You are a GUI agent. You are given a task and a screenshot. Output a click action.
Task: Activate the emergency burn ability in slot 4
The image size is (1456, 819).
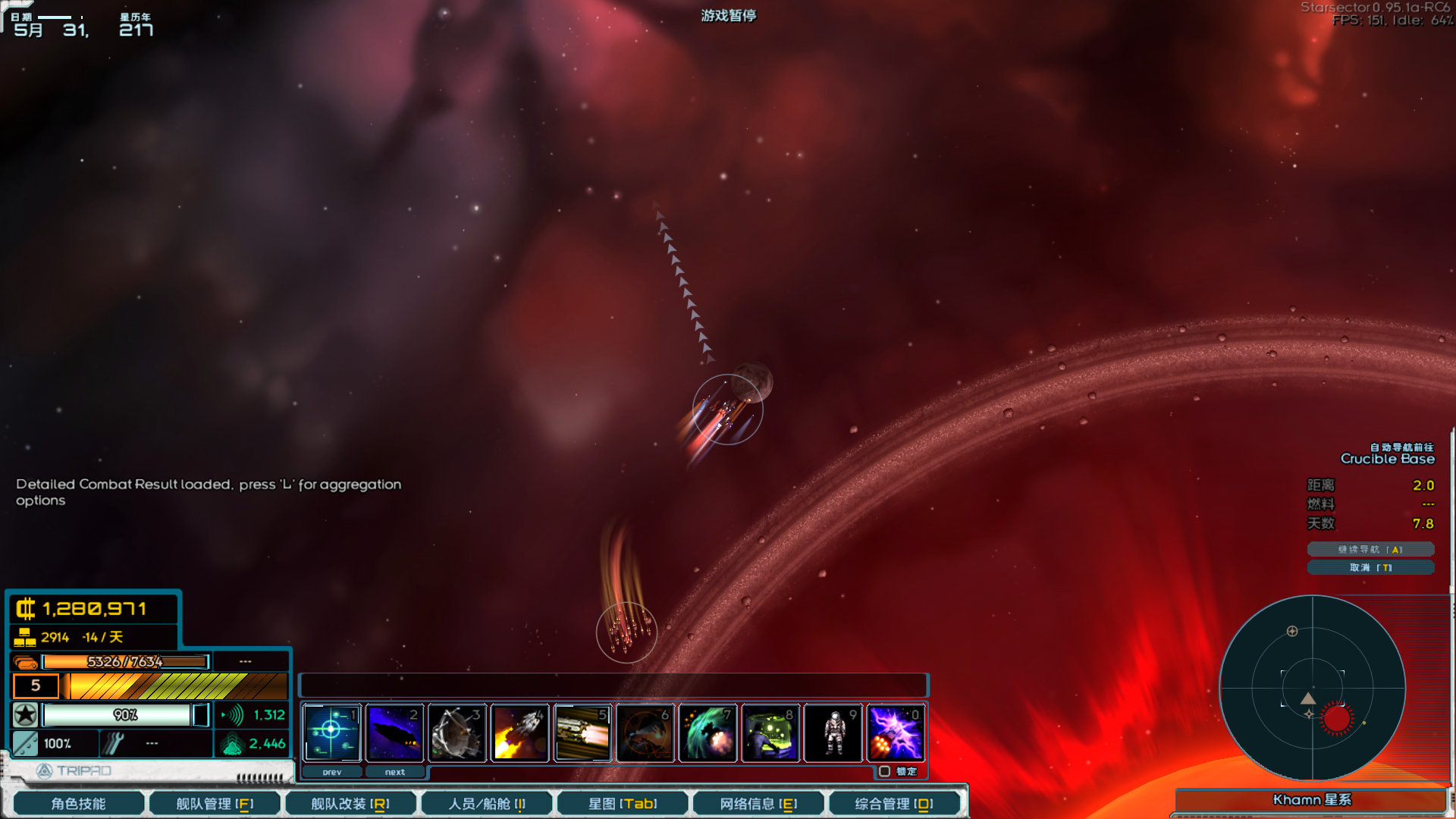pyautogui.click(x=520, y=733)
